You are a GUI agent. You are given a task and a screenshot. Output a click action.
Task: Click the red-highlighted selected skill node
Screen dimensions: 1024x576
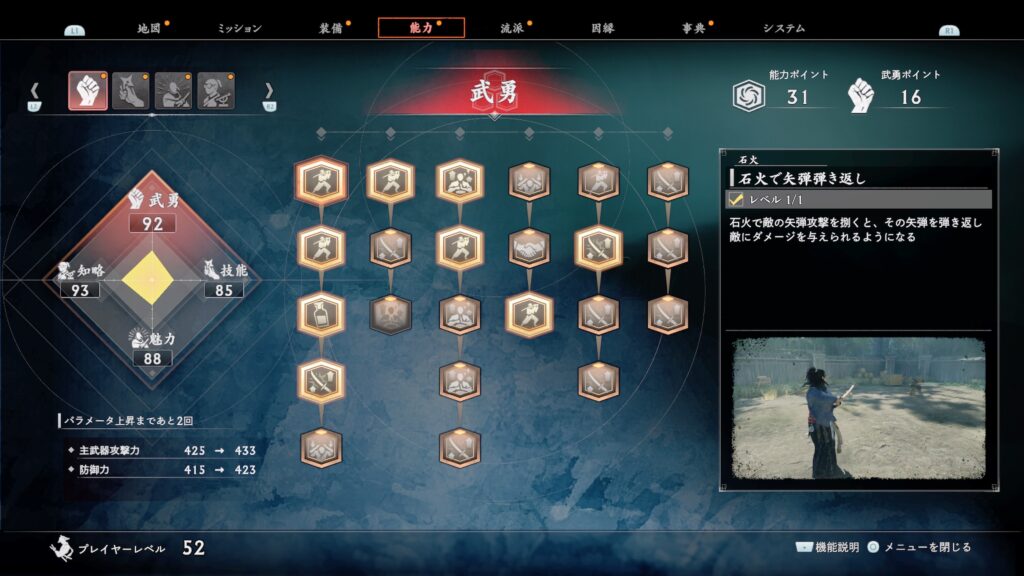(321, 182)
